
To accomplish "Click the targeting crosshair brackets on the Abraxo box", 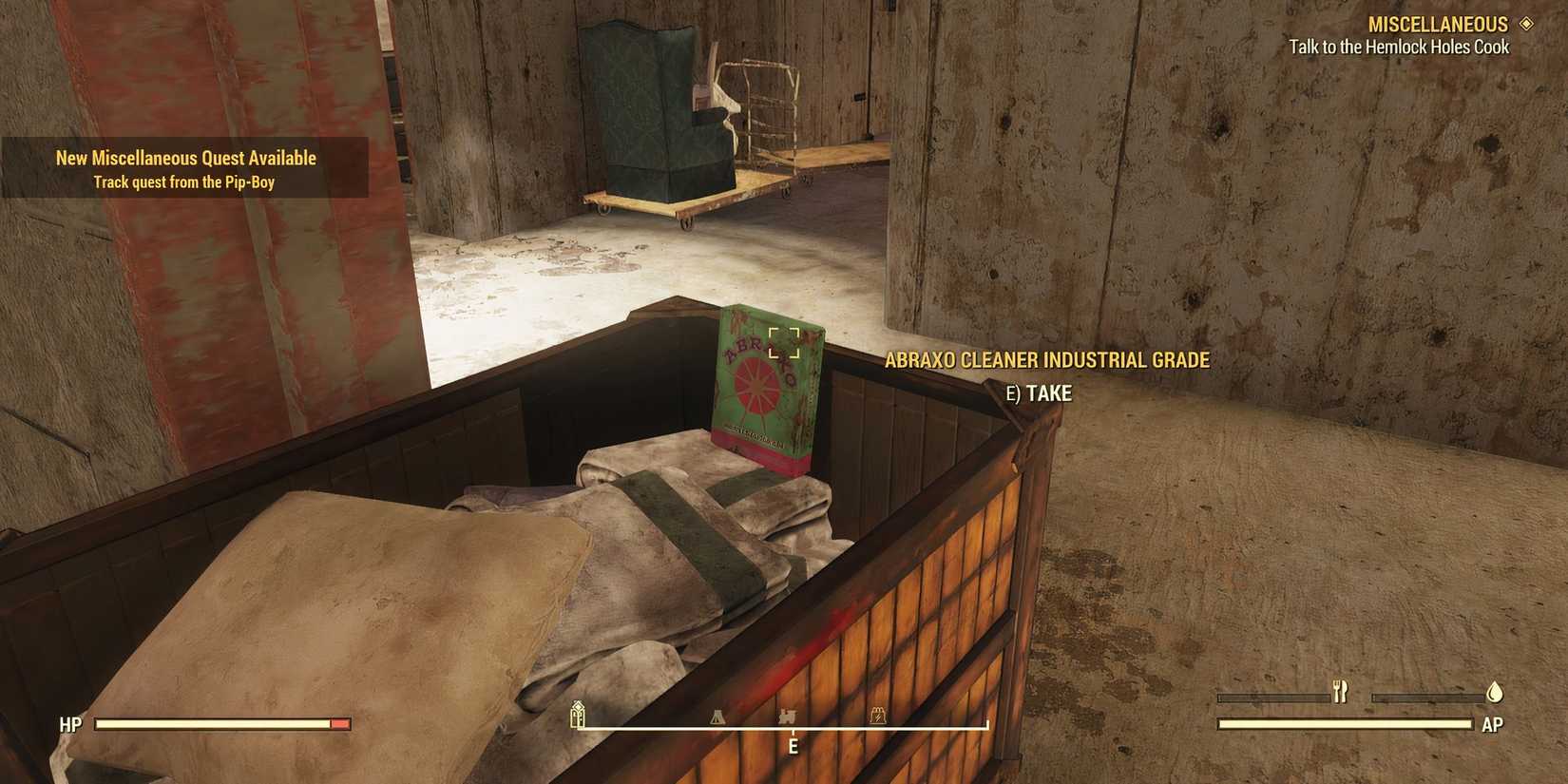I will 783,345.
